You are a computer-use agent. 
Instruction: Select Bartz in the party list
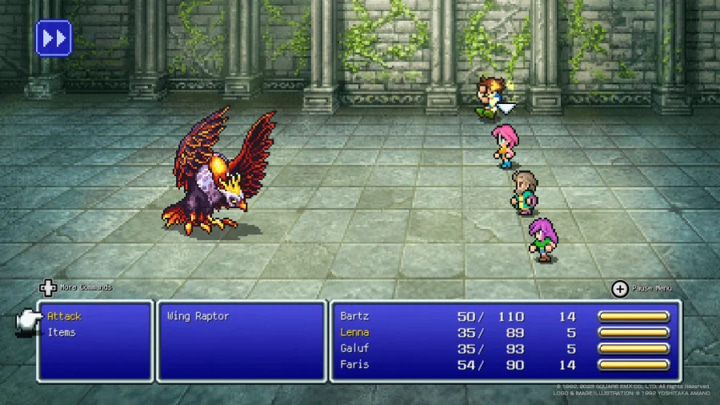[355, 316]
